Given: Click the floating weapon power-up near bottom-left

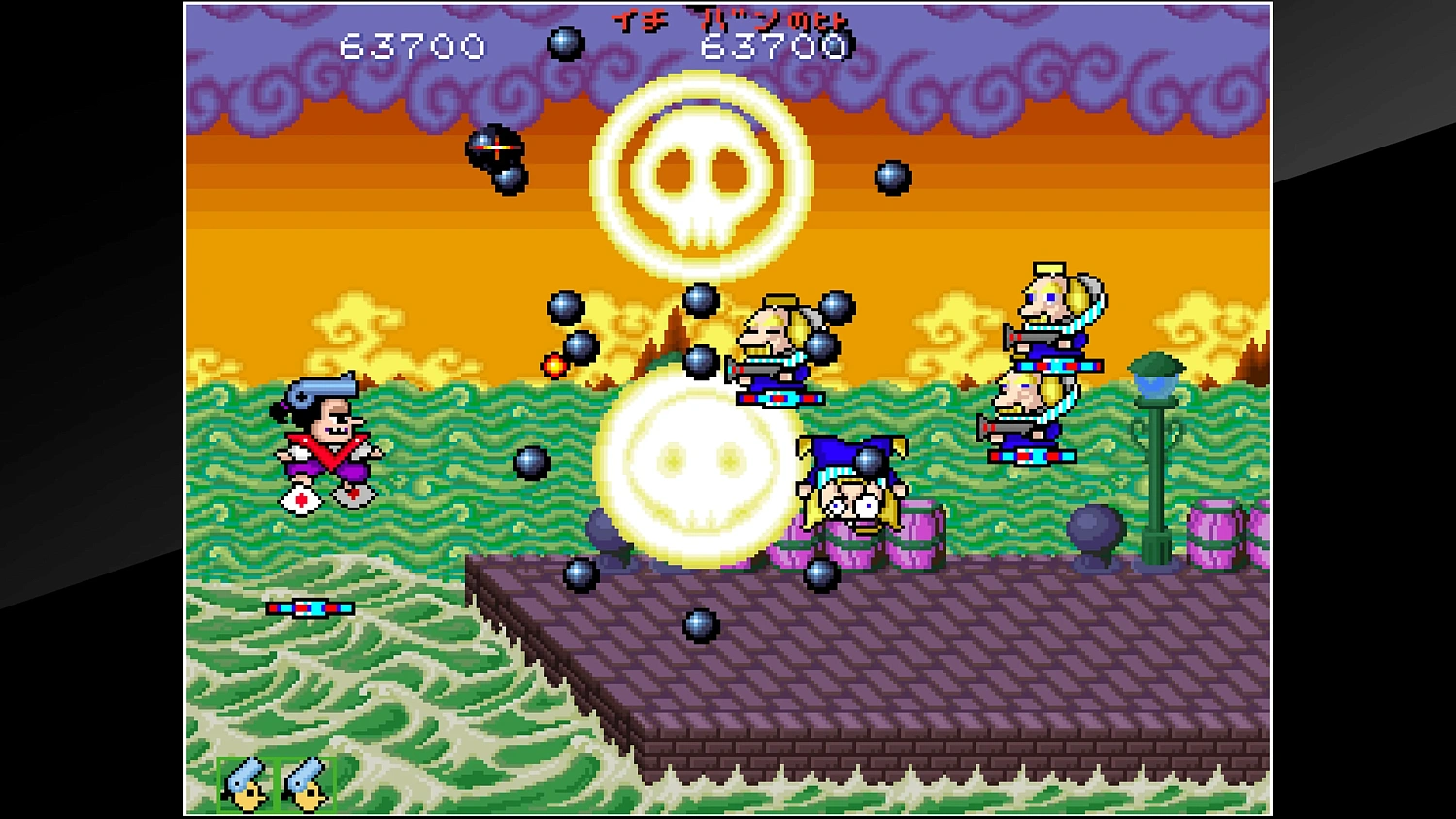Looking at the screenshot, I should (309, 606).
